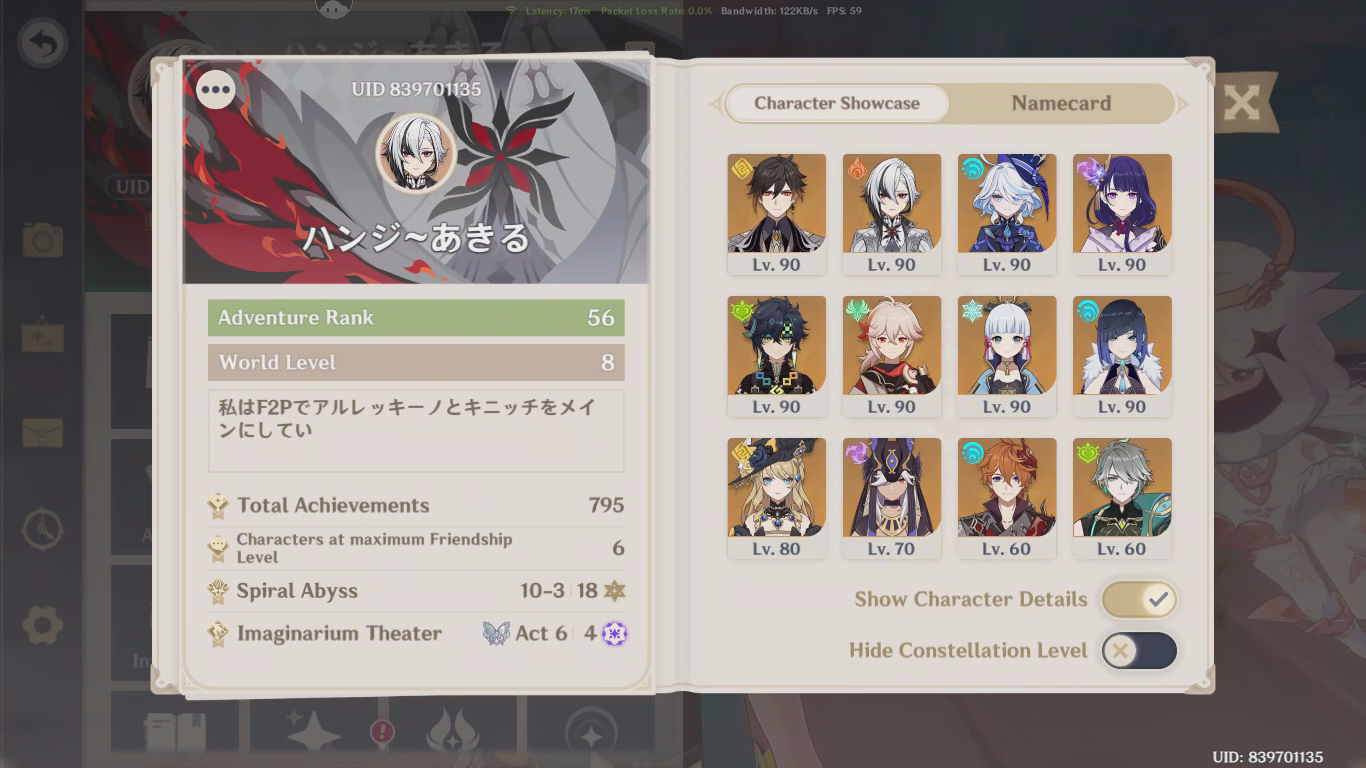1366x768 pixels.
Task: Disable the Show Character Details toggle
Action: (x=1139, y=599)
